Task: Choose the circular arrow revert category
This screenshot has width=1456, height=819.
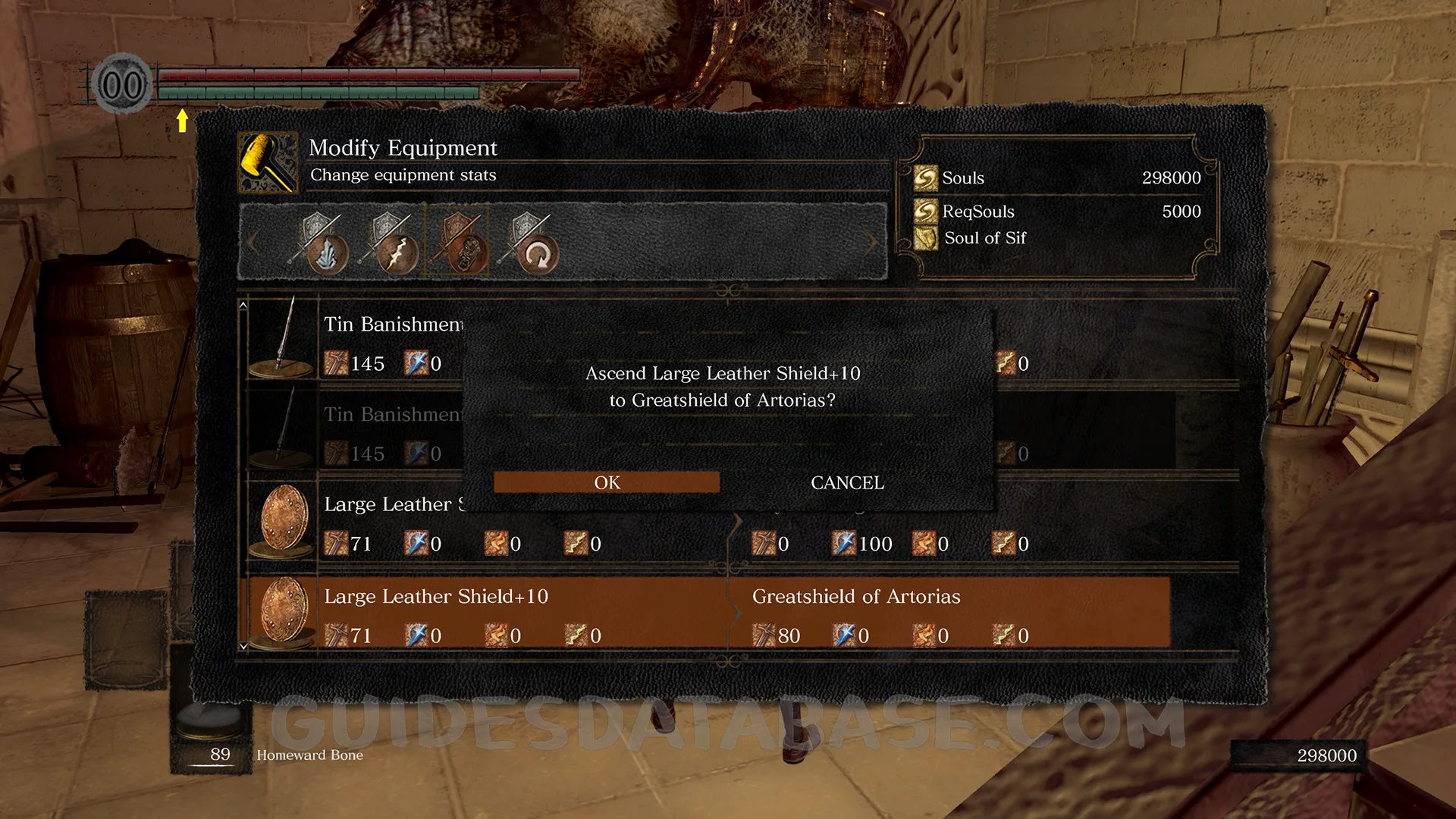Action: point(529,244)
